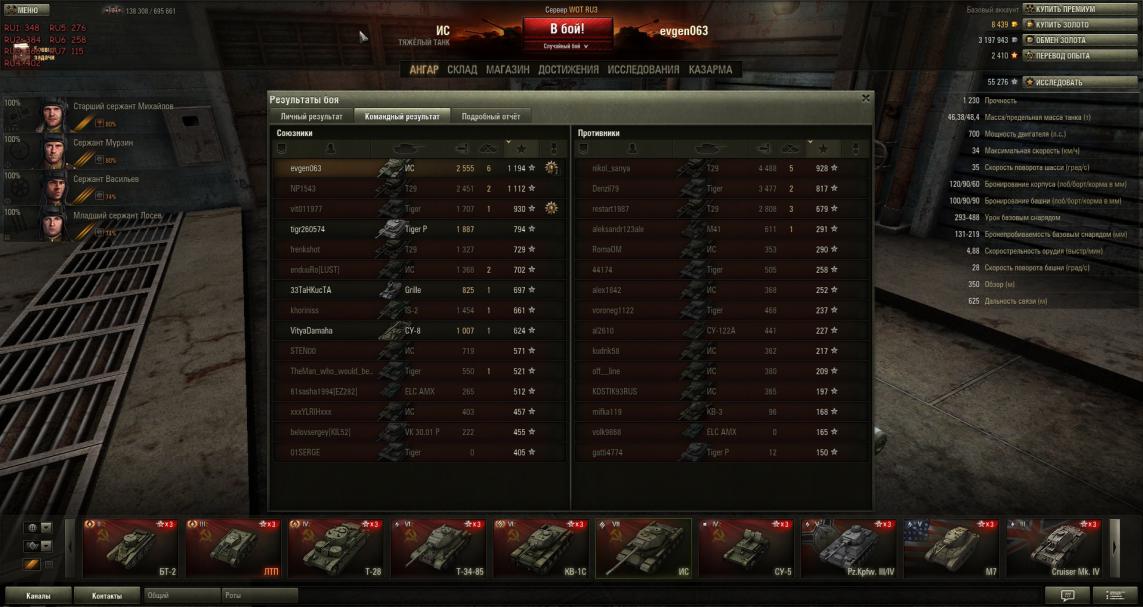This screenshot has height=607, width=1143.
Task: Open the Меню button
Action: (x=26, y=9)
